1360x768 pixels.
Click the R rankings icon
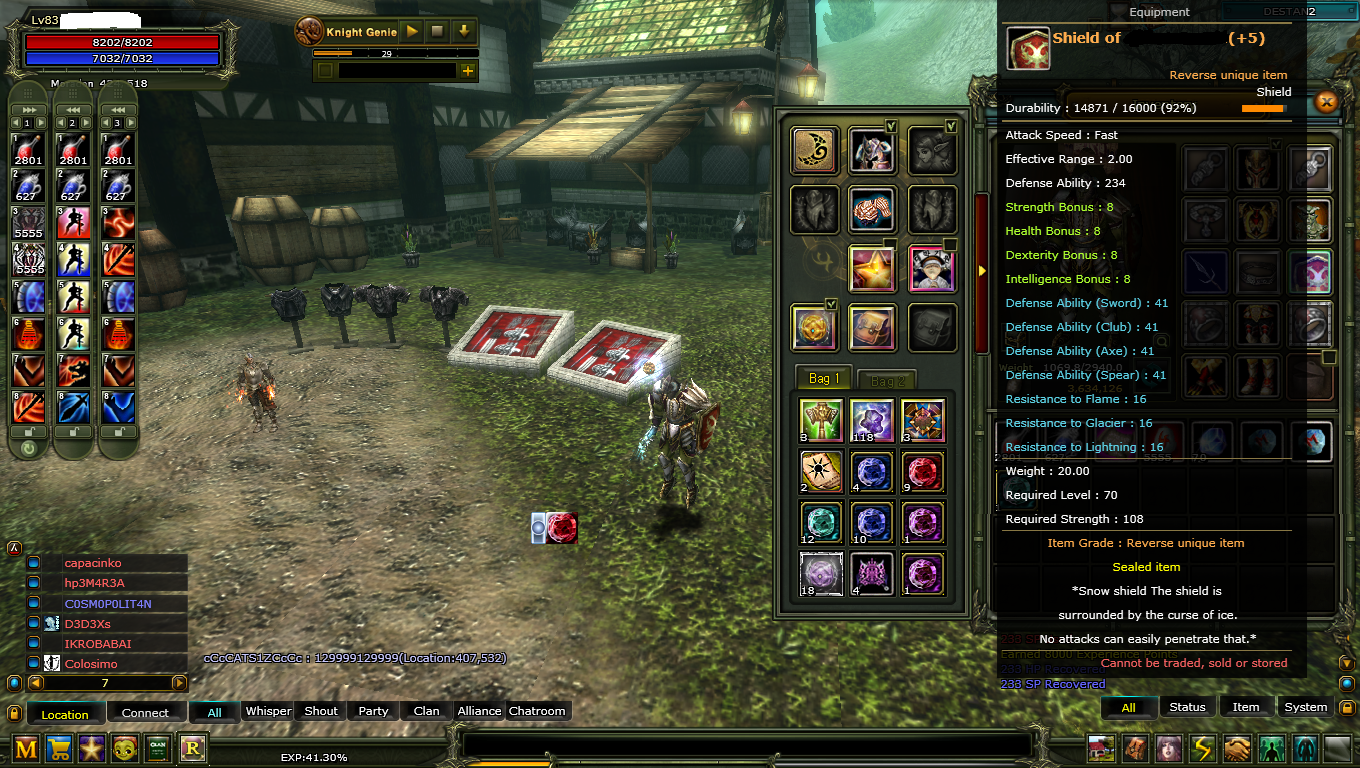point(192,748)
